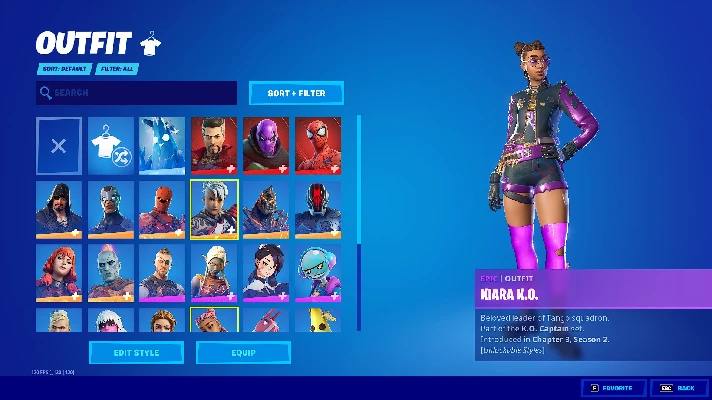The height and width of the screenshot is (400, 712).
Task: Click the outfit search field
Action: [137, 93]
